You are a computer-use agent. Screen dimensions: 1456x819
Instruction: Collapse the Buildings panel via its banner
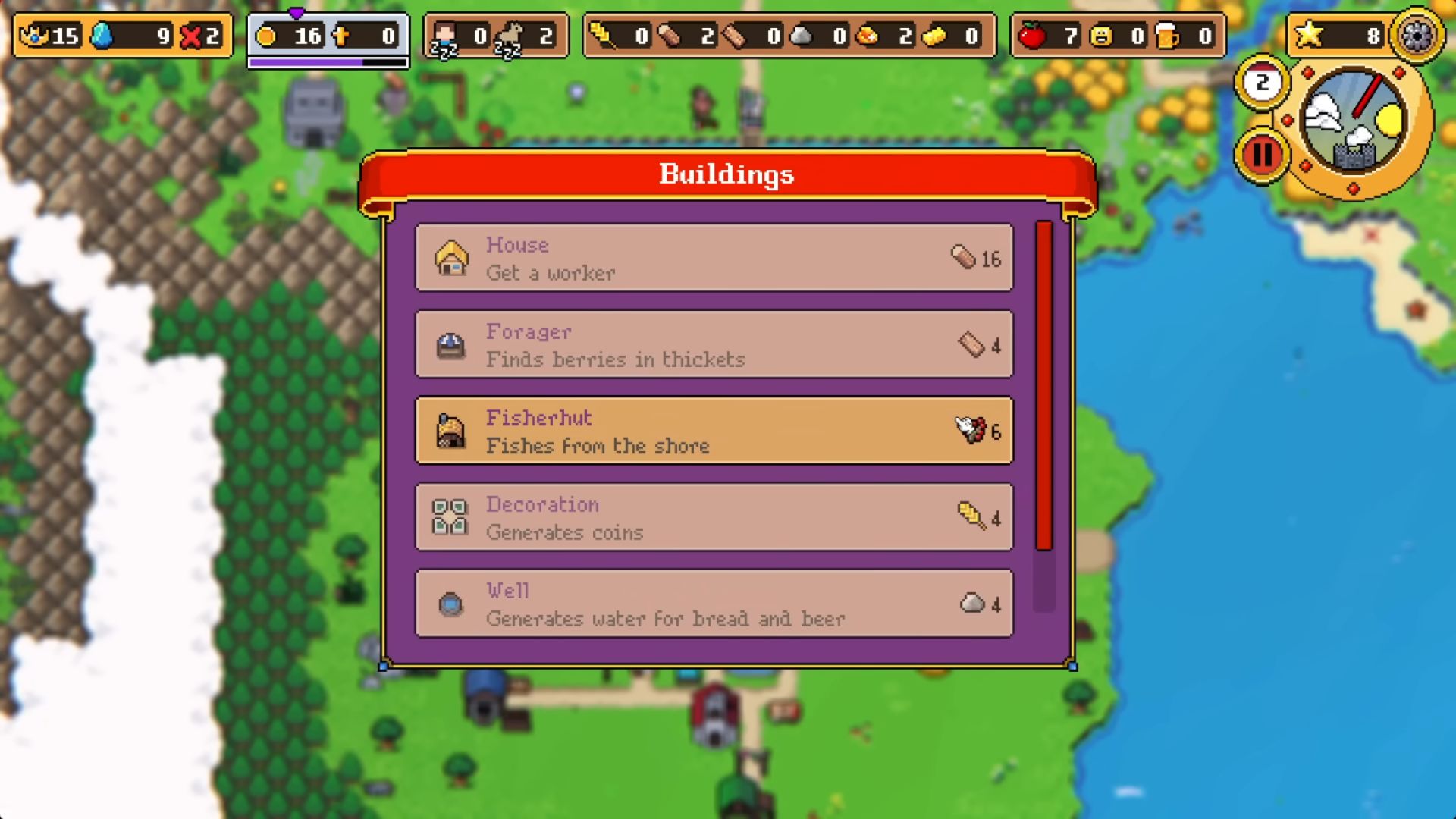pos(726,174)
